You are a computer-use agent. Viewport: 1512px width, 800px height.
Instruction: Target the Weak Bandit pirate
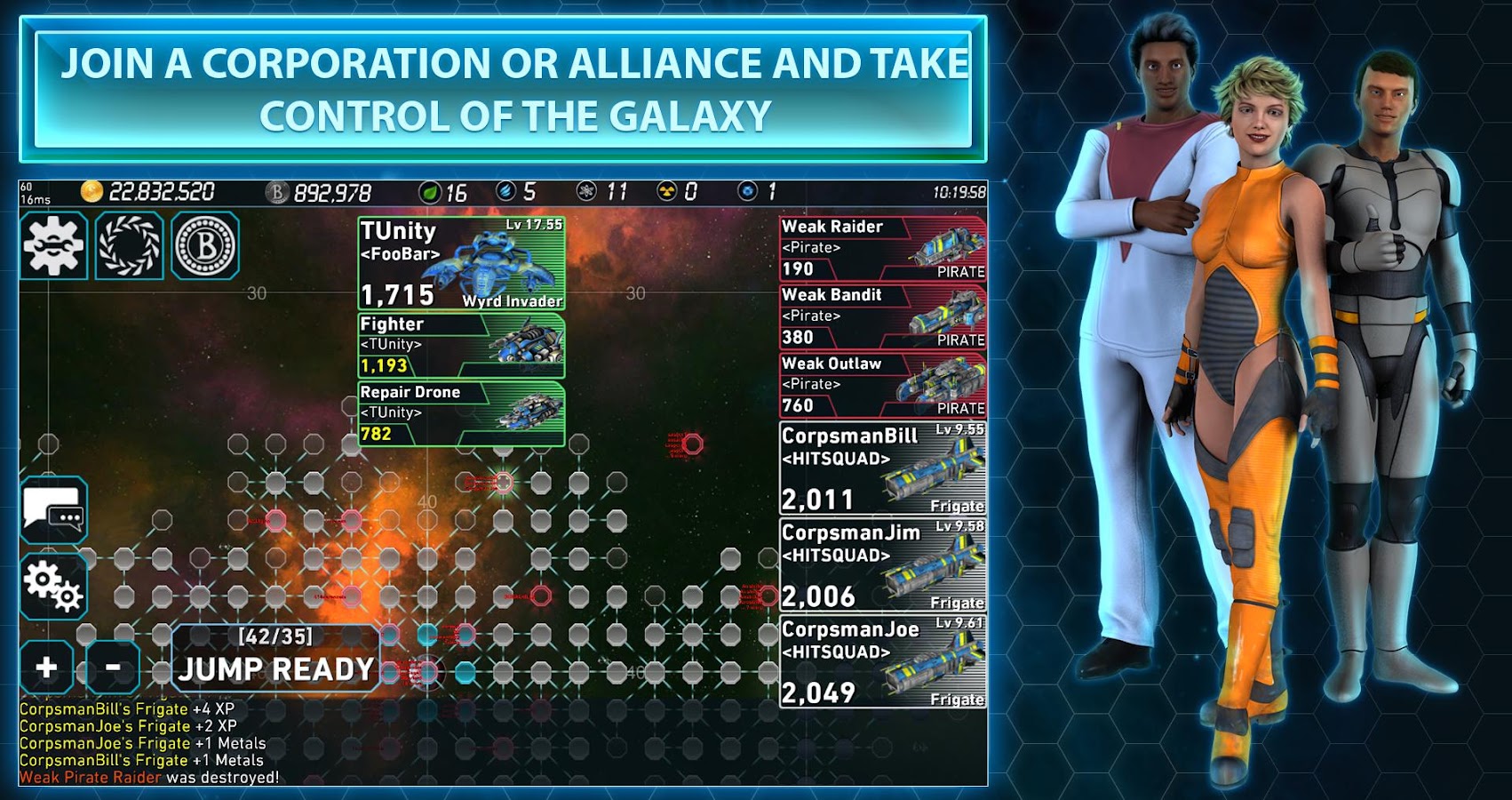point(882,316)
